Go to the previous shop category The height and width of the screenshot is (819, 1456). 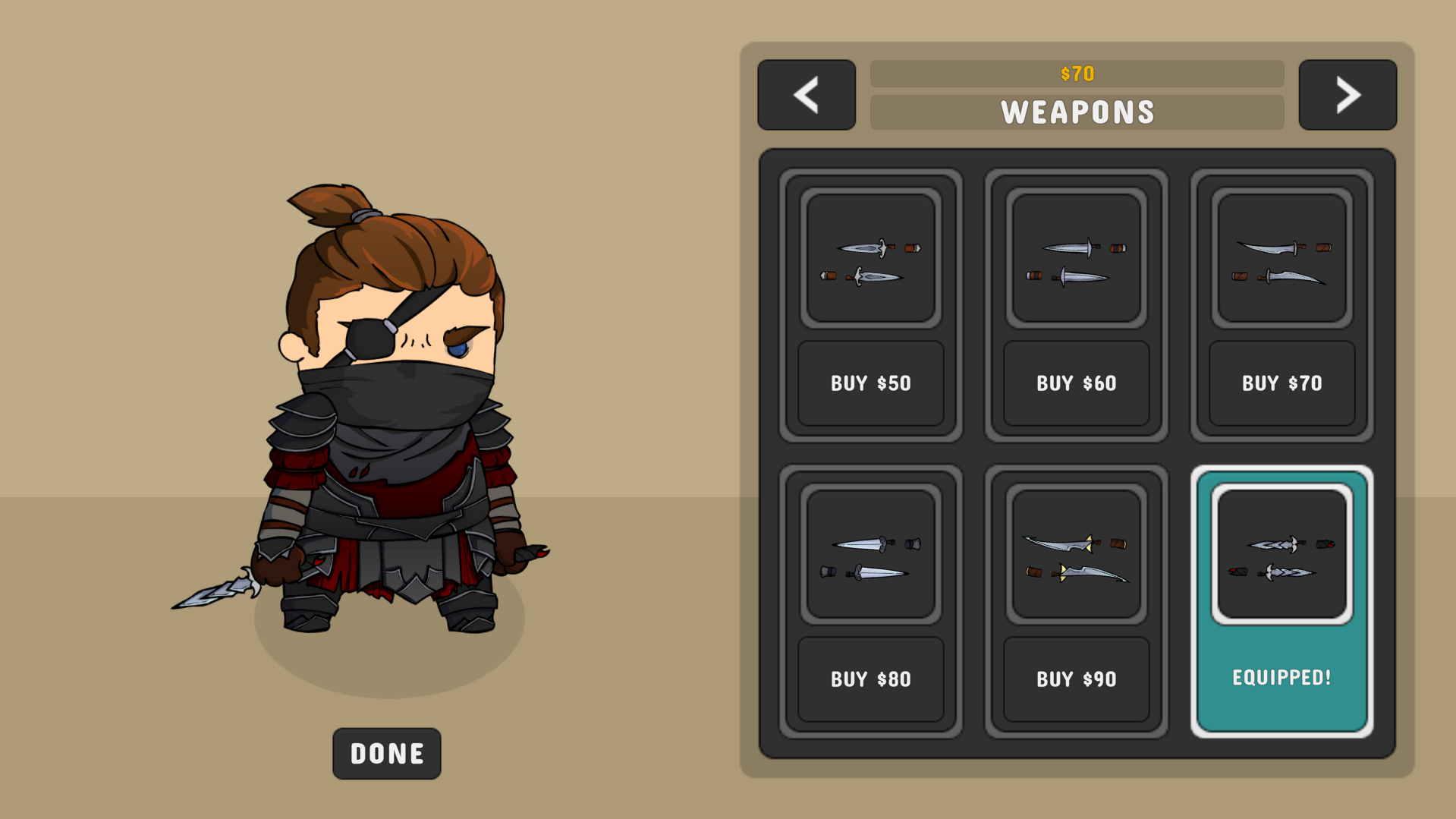(806, 95)
